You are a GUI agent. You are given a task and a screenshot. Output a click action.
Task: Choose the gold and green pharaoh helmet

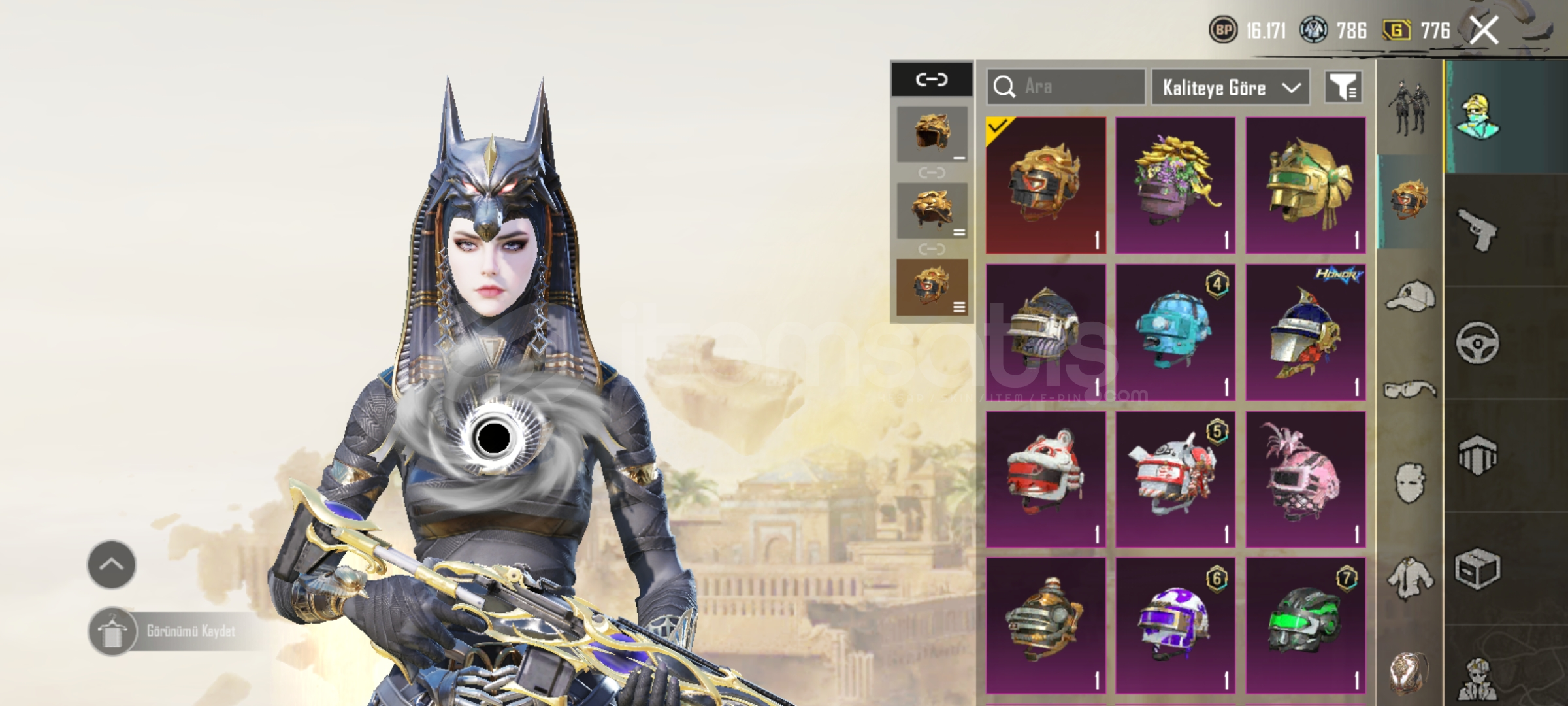[x=1305, y=185]
